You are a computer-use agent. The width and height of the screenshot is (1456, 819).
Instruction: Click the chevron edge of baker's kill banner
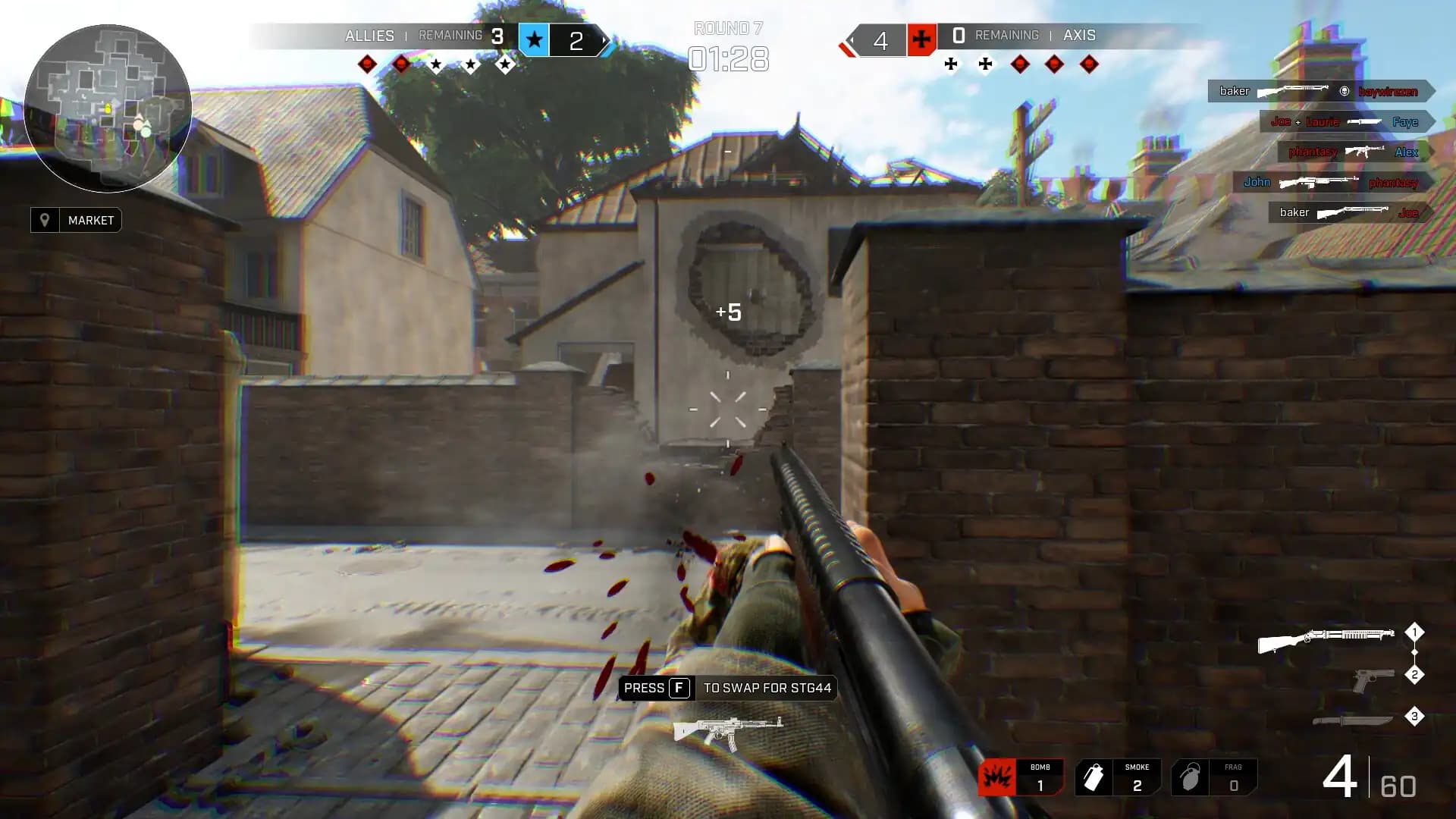(1429, 91)
